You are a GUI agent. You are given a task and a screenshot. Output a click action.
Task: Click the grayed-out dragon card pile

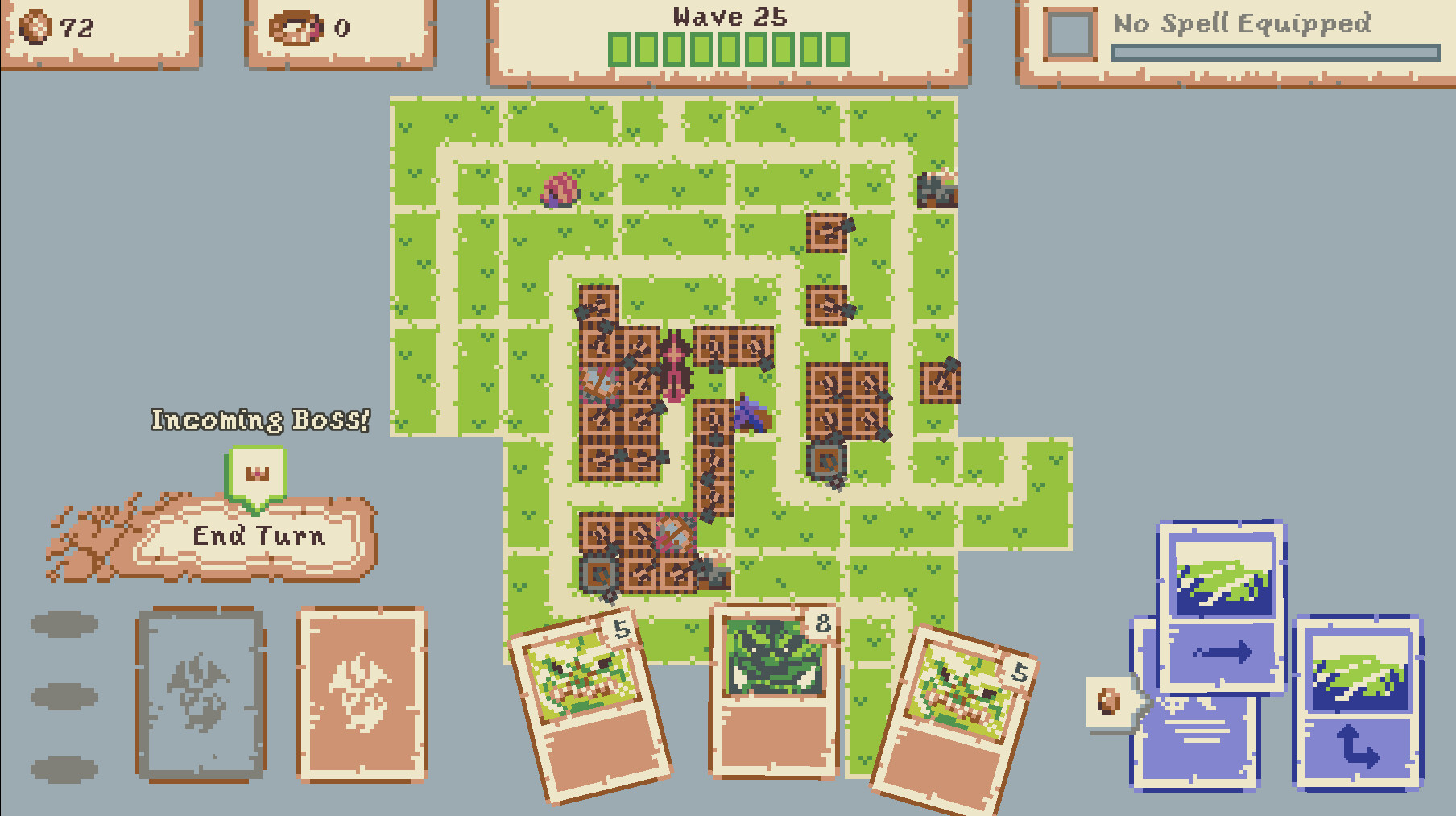[201, 693]
